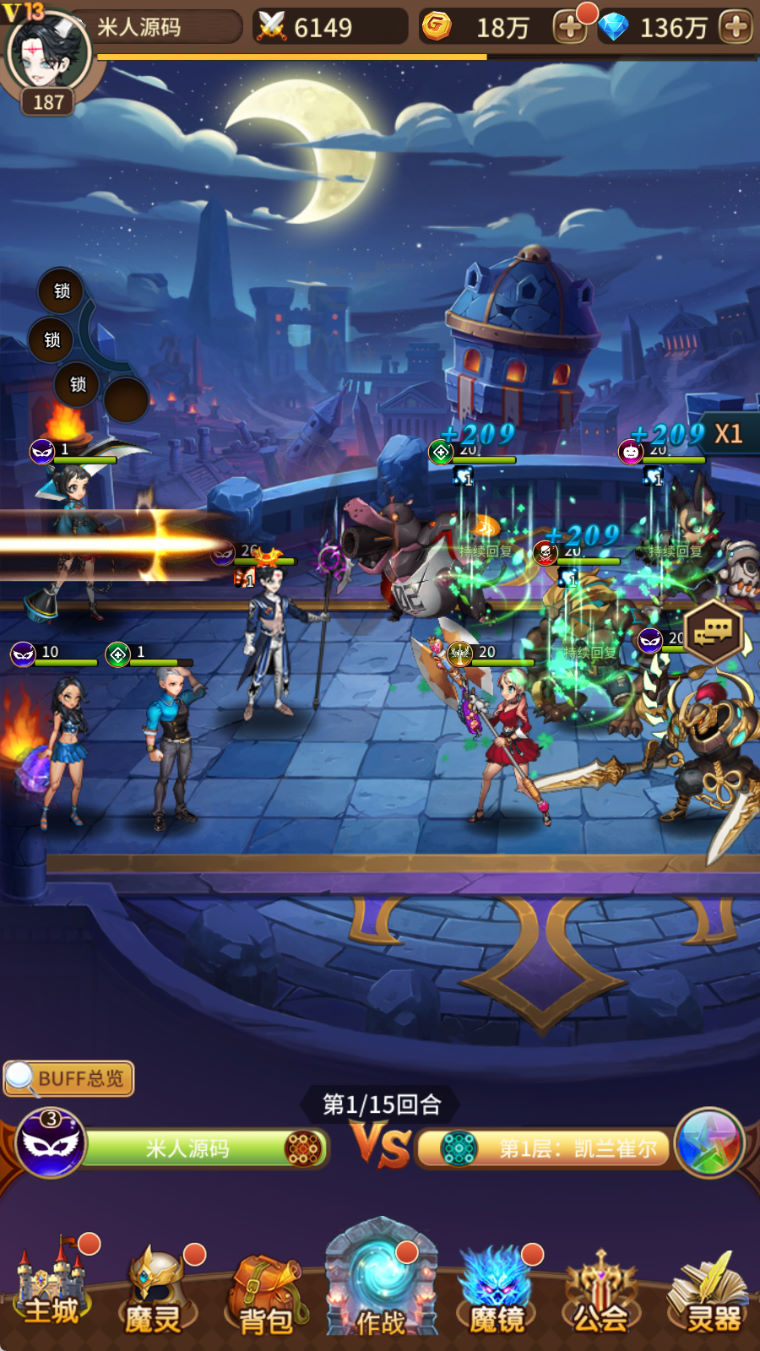Open the 灵器 spirit artifact menu
The height and width of the screenshot is (1351, 760).
tap(708, 1292)
